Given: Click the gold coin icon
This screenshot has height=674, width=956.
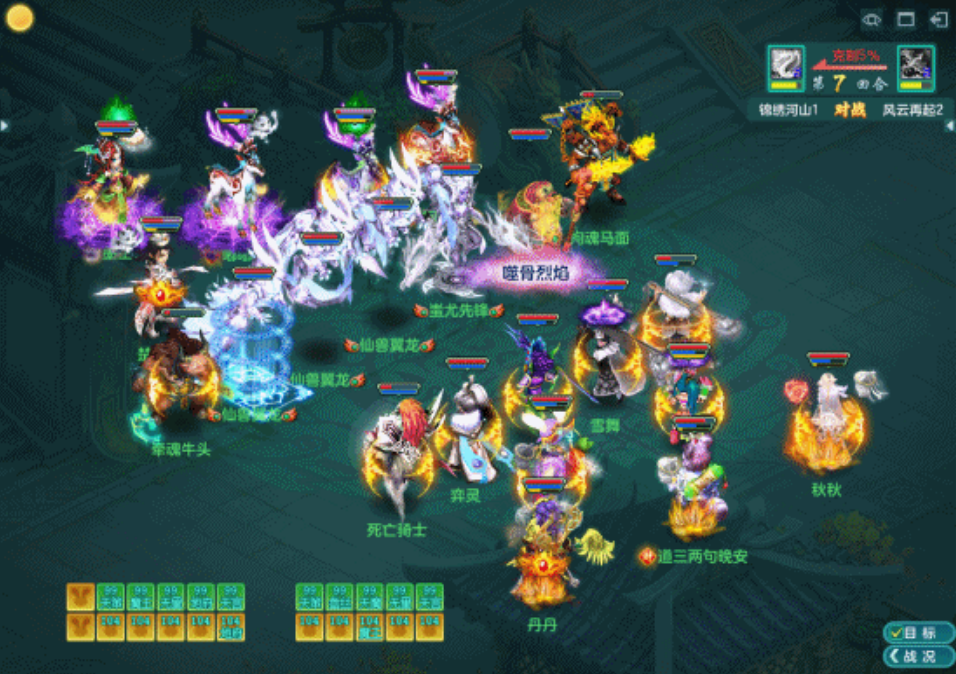Looking at the screenshot, I should 20,17.
